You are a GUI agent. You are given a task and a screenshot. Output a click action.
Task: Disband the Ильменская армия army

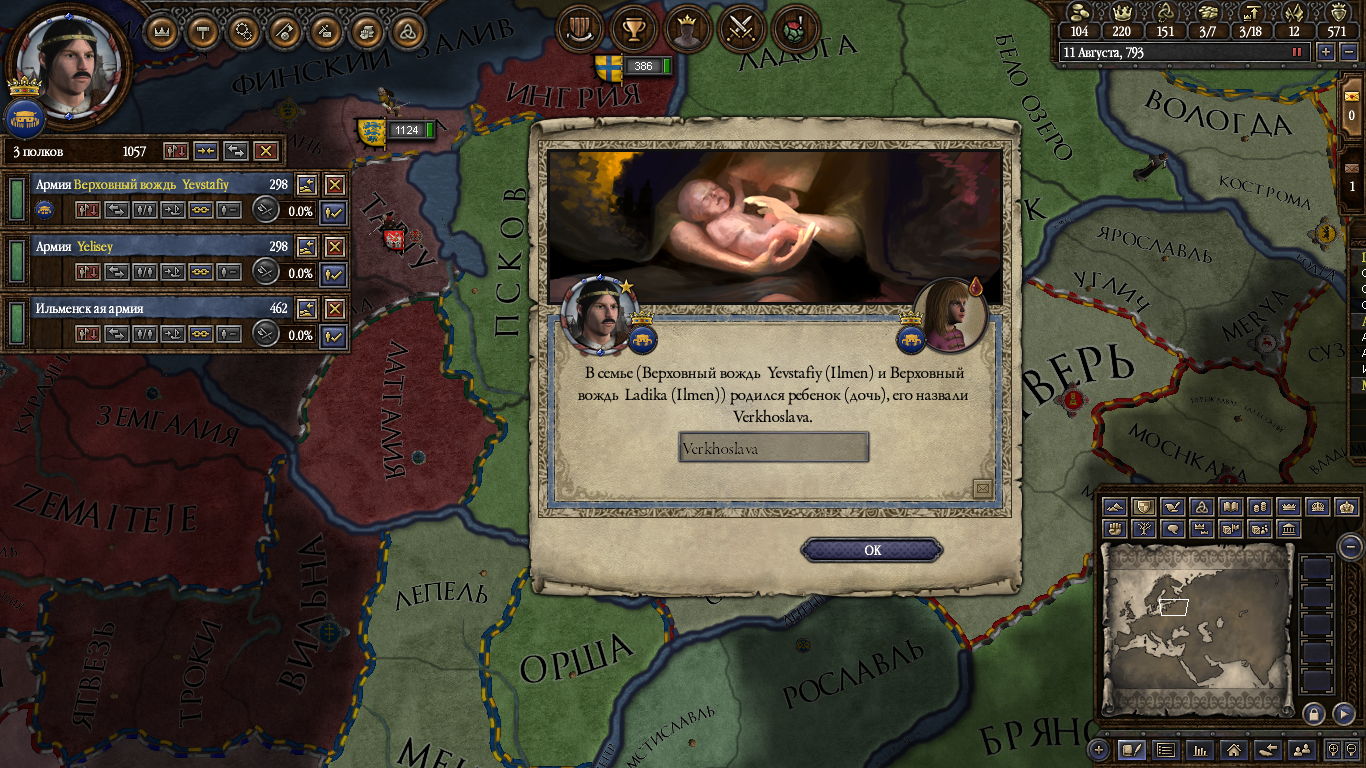(335, 309)
